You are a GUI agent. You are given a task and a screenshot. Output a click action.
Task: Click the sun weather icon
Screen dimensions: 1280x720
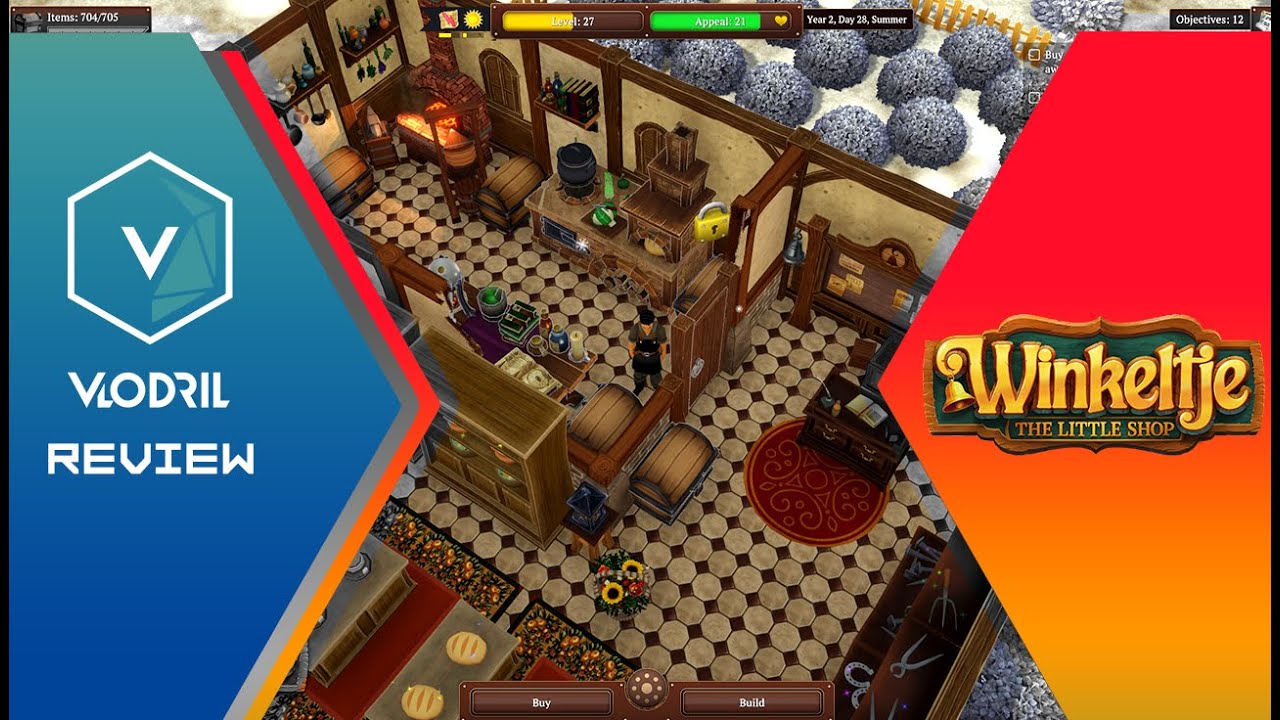472,20
